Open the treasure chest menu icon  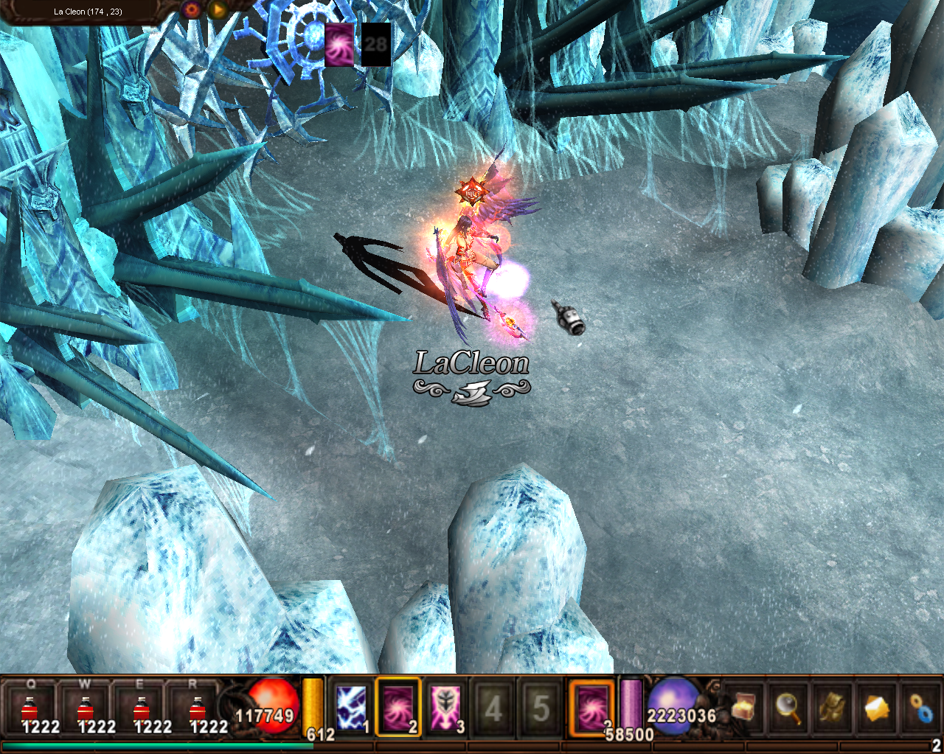coord(743,707)
